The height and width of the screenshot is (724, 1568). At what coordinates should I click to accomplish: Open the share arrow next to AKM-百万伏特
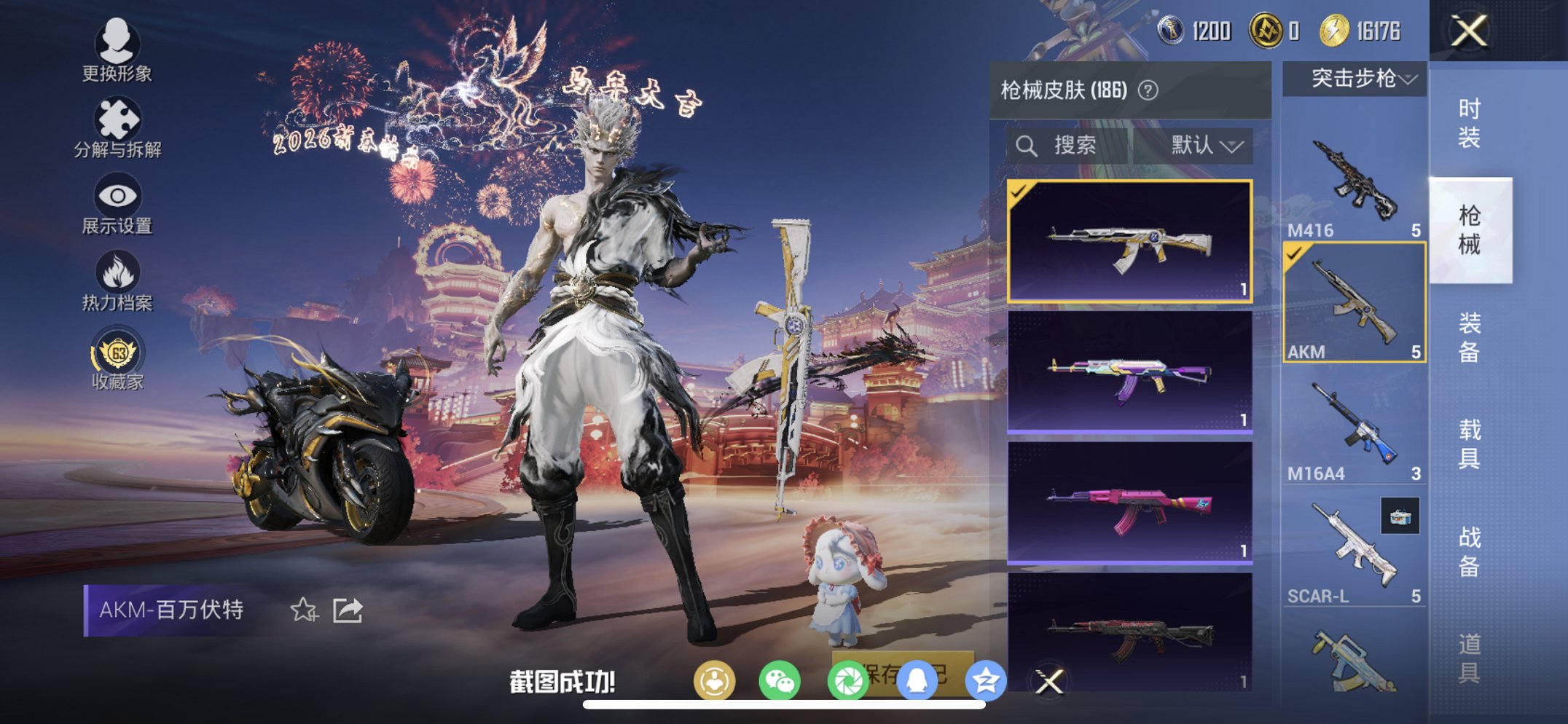pyautogui.click(x=348, y=609)
